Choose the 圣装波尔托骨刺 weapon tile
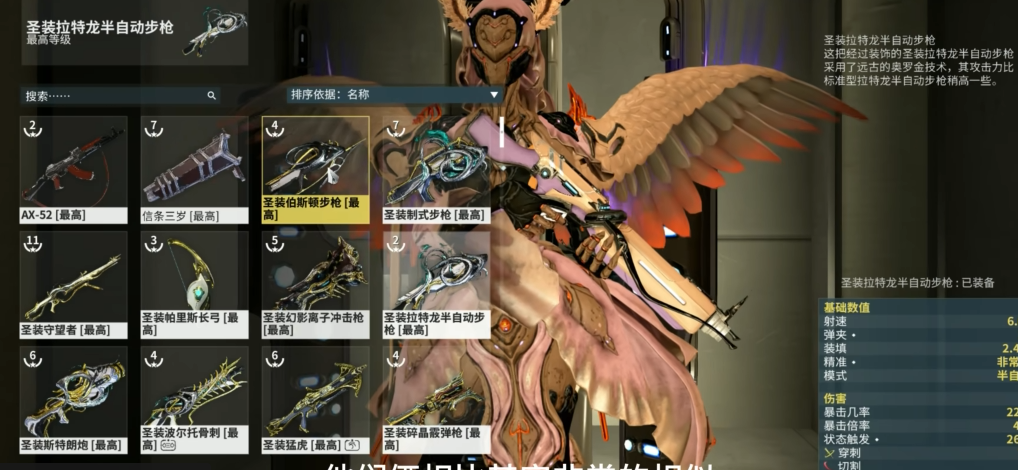 [194, 399]
